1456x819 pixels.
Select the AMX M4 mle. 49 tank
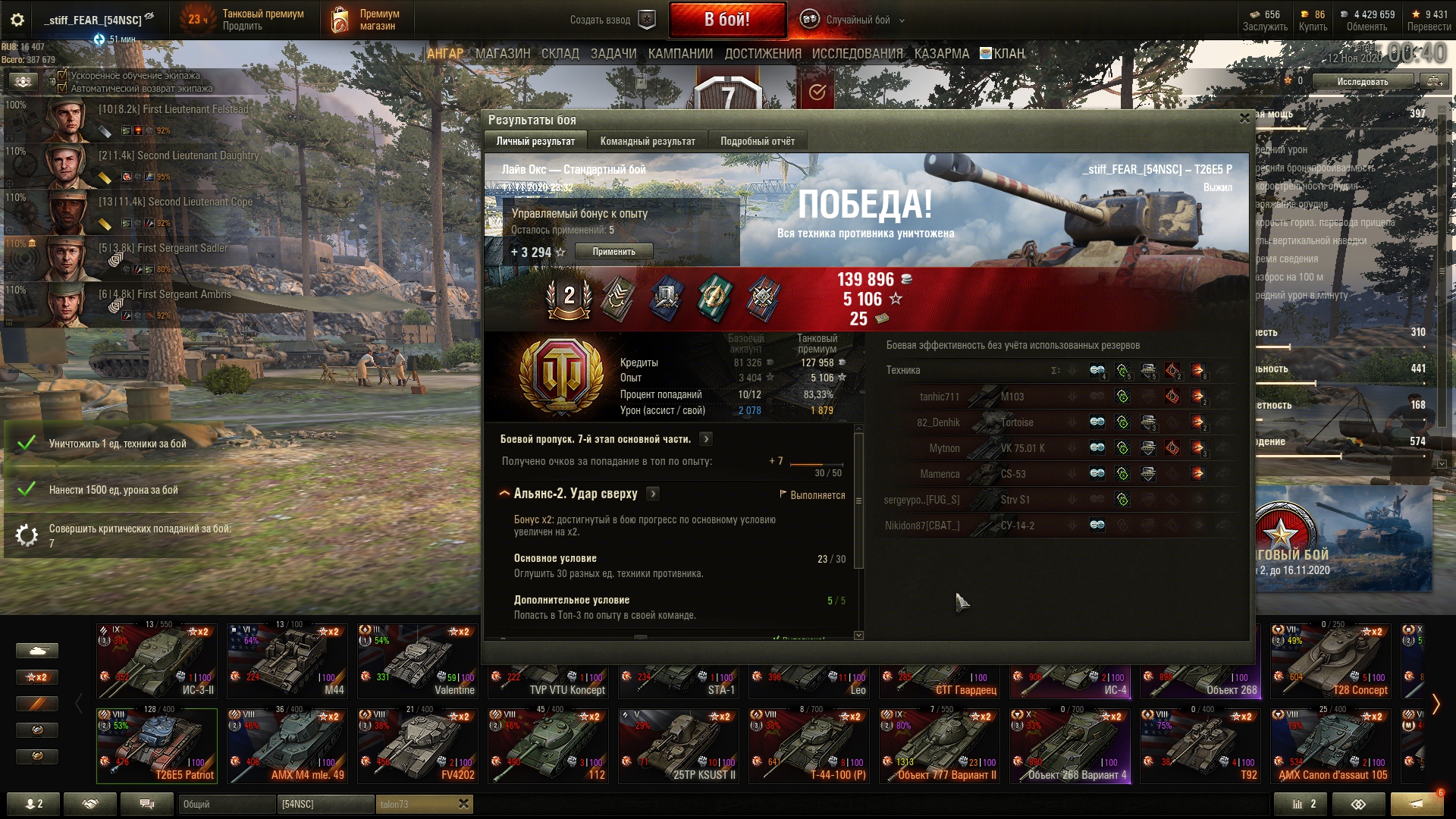287,745
